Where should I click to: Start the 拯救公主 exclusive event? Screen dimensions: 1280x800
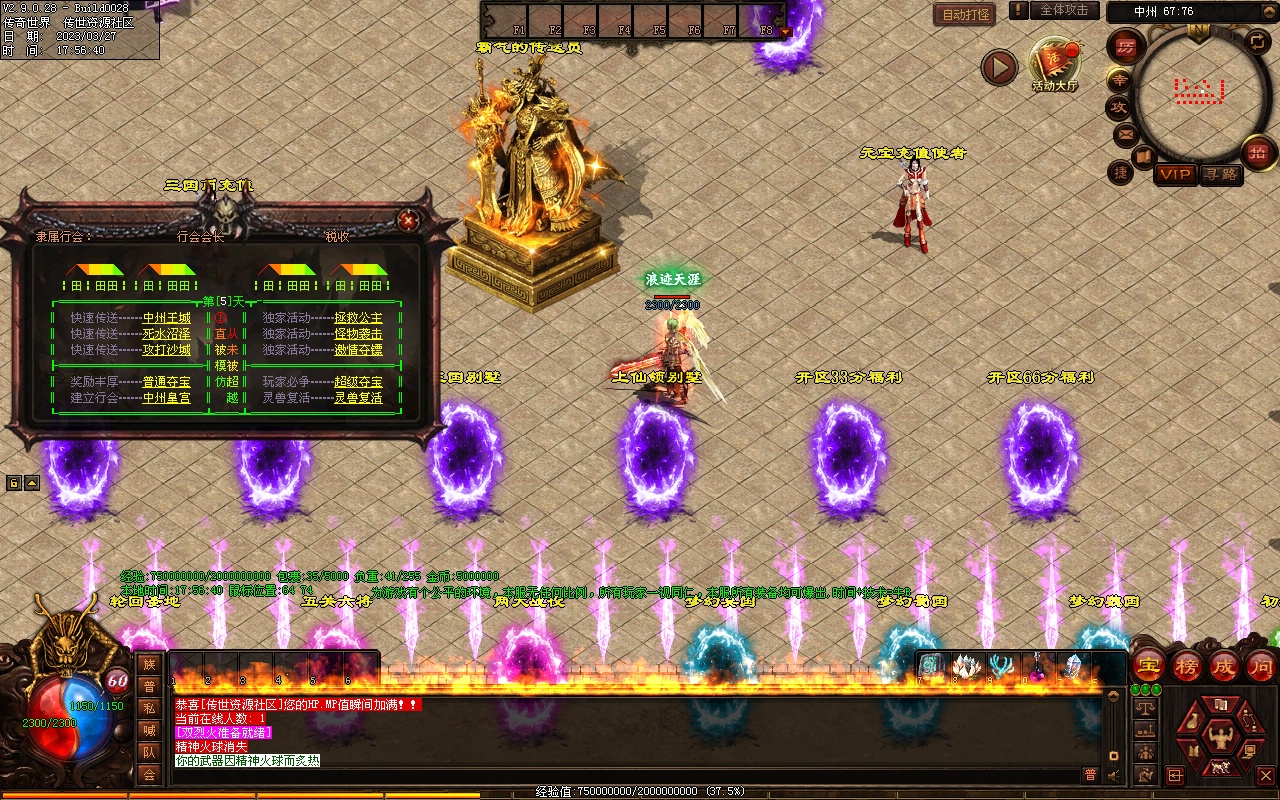[x=358, y=318]
